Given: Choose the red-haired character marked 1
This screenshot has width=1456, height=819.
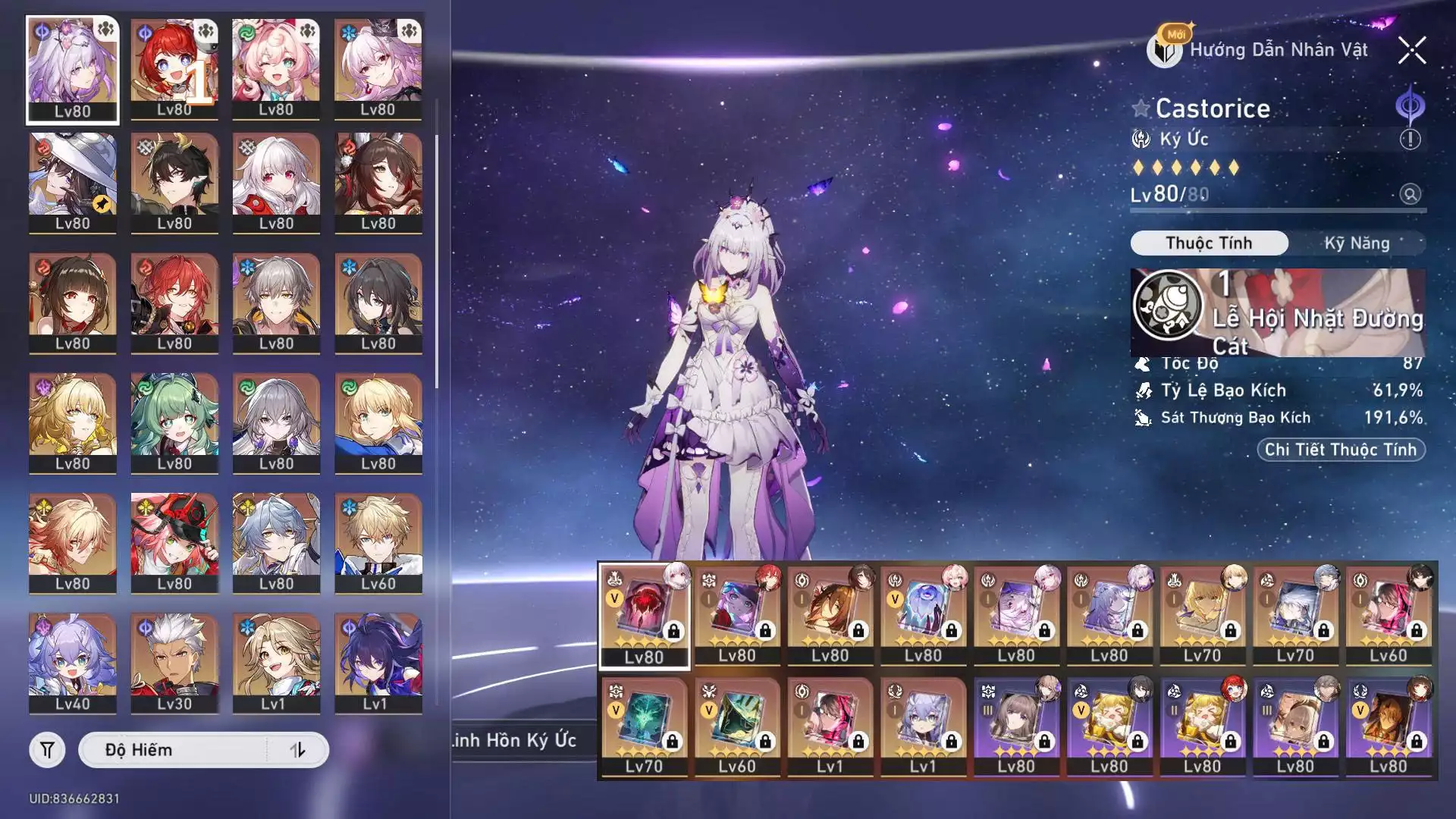Looking at the screenshot, I should click(174, 70).
